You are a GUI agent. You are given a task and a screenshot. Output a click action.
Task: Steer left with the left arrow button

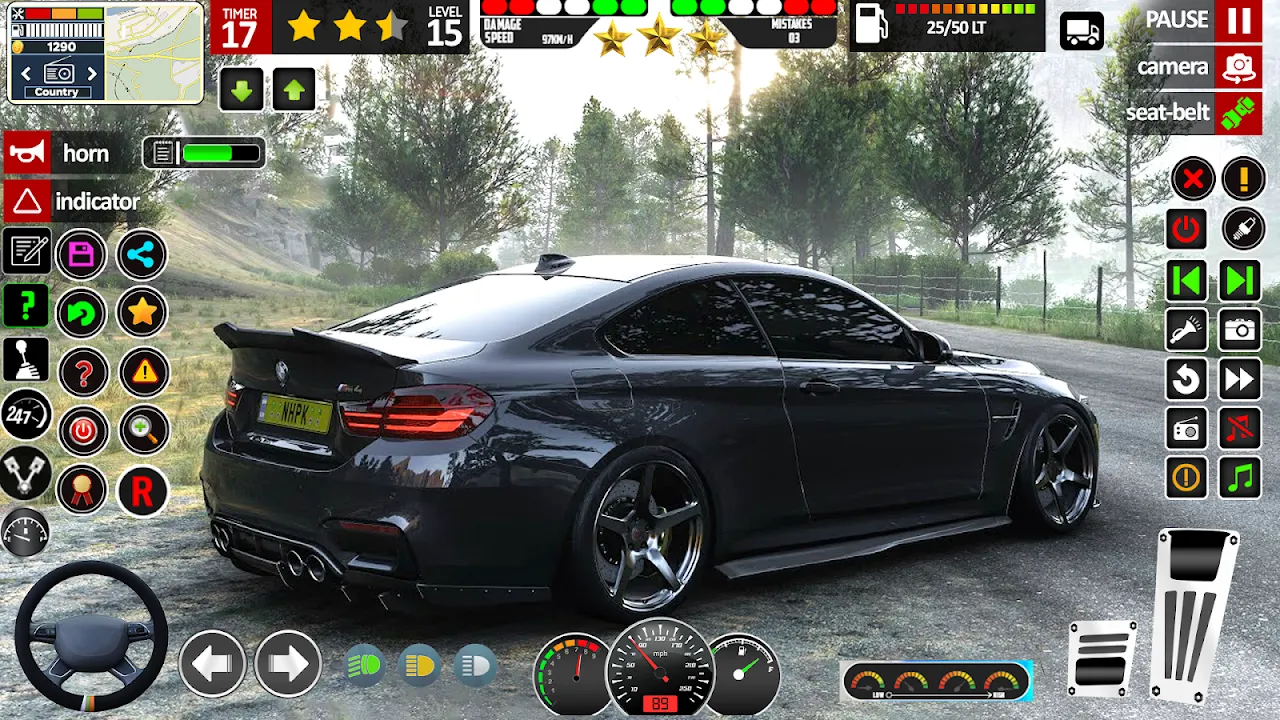(x=212, y=663)
